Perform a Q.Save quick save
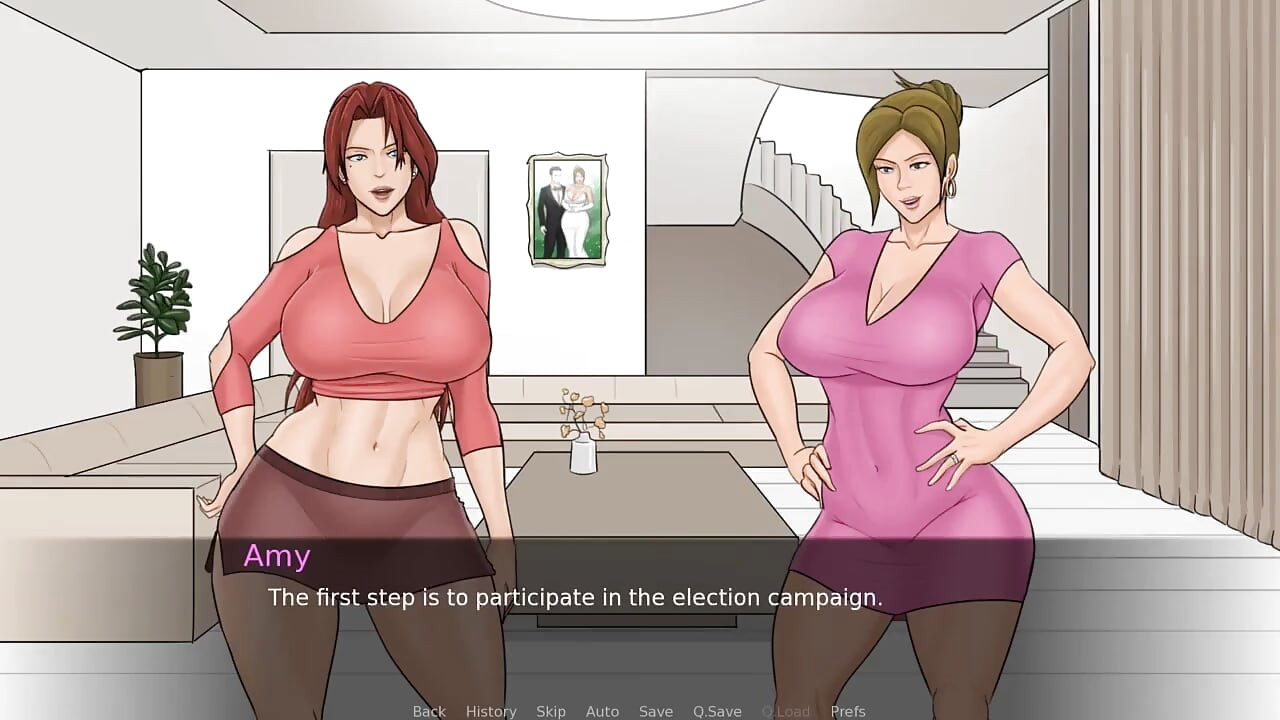Screen dimensions: 1280x720 point(716,711)
